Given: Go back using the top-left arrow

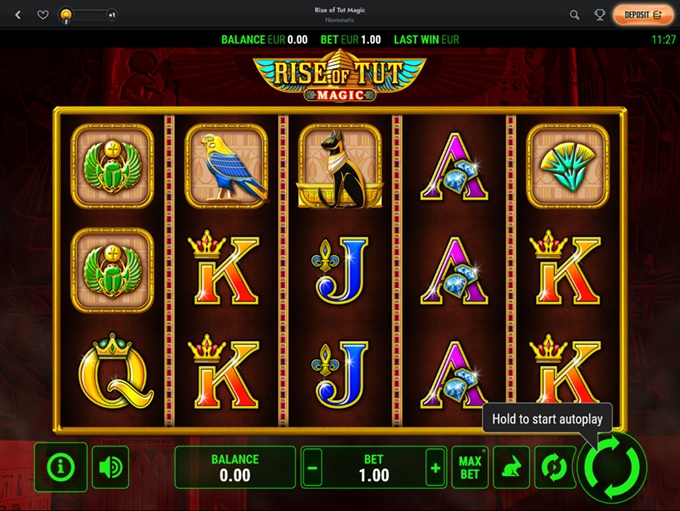Looking at the screenshot, I should [x=17, y=15].
